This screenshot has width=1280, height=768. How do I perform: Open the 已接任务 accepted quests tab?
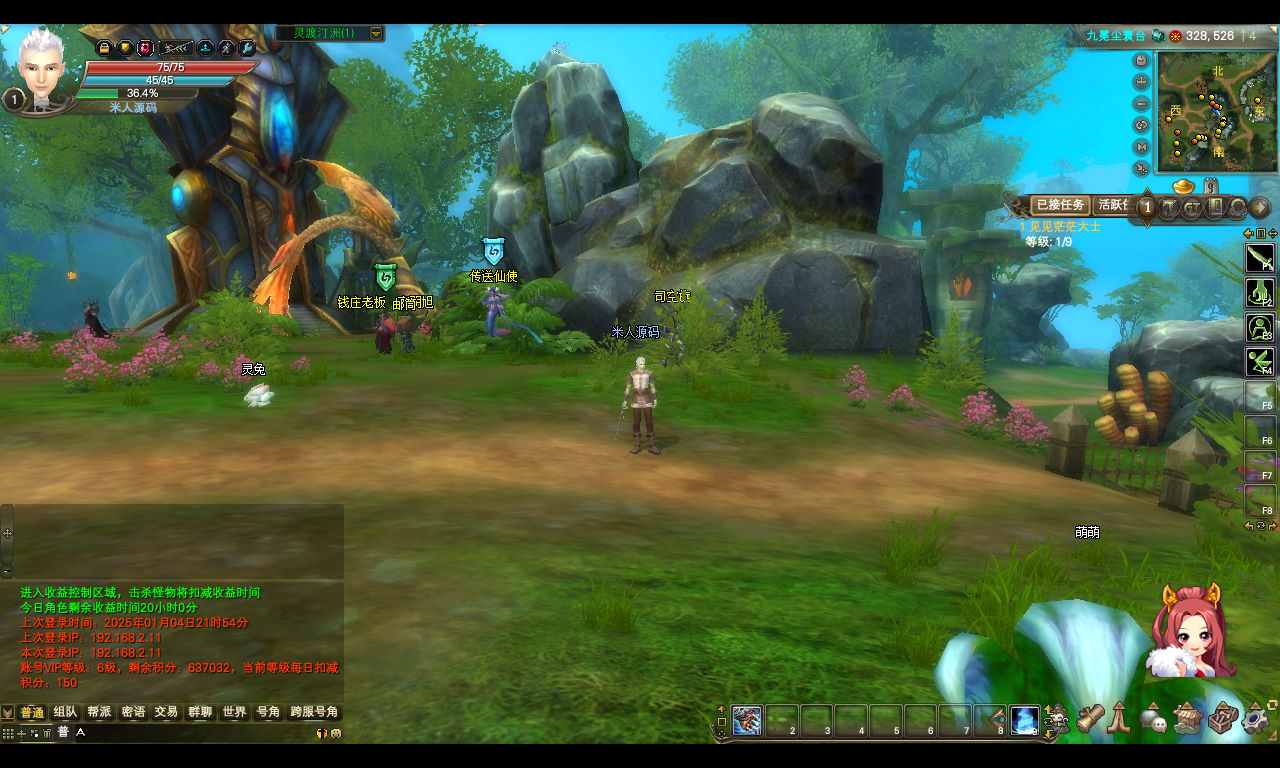click(1060, 205)
